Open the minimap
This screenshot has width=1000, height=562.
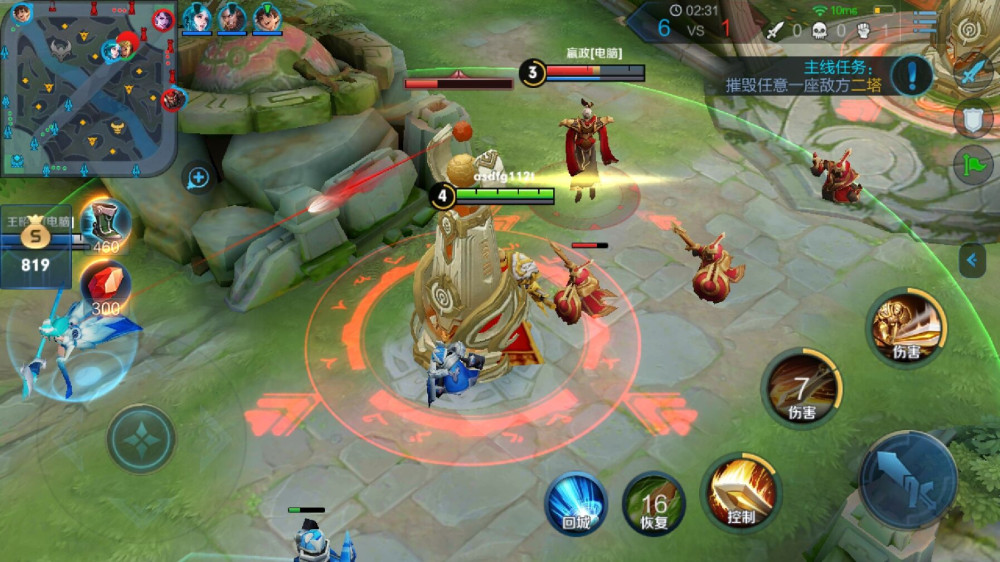[x=88, y=88]
